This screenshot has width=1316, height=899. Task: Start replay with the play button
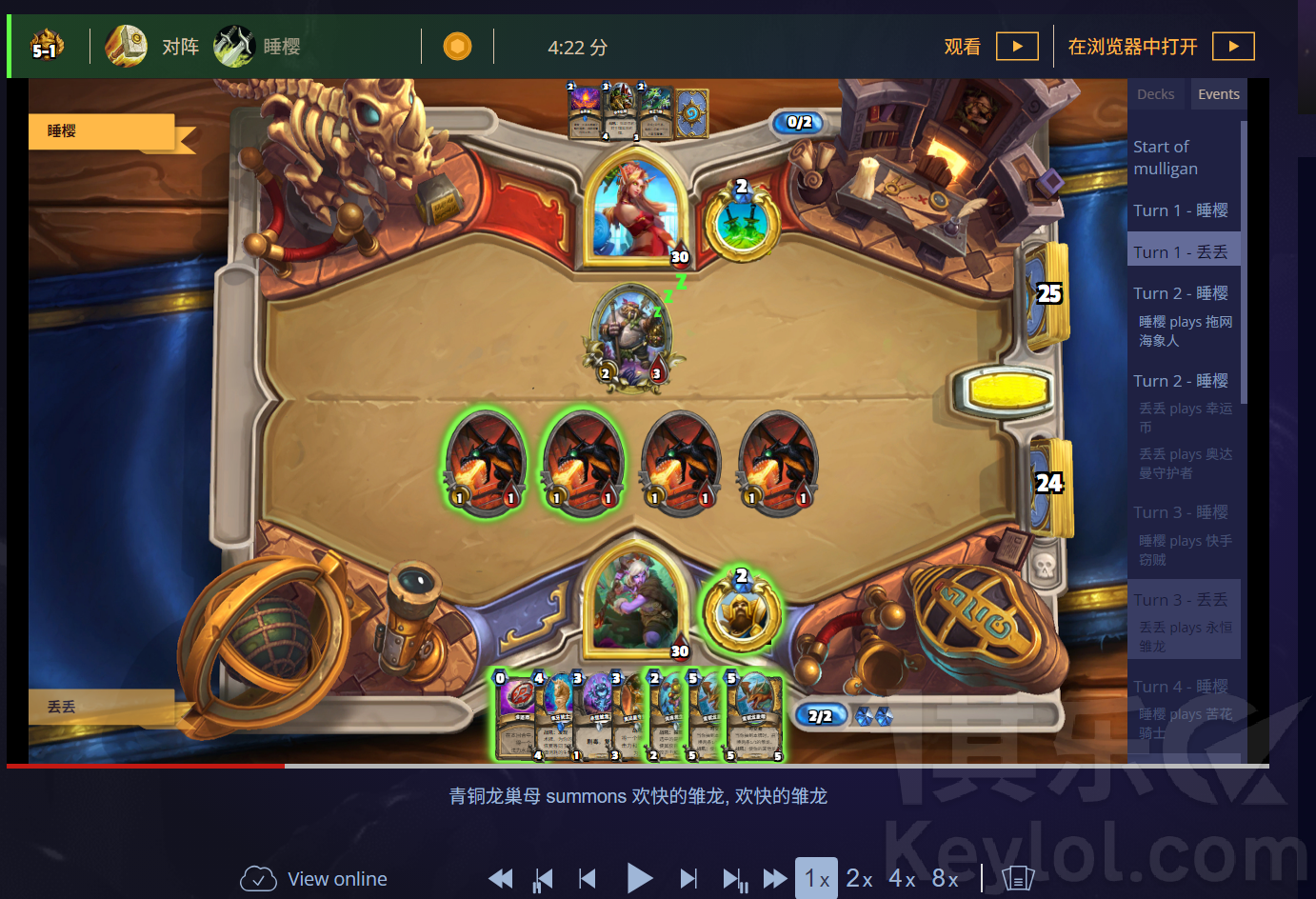pos(639,878)
